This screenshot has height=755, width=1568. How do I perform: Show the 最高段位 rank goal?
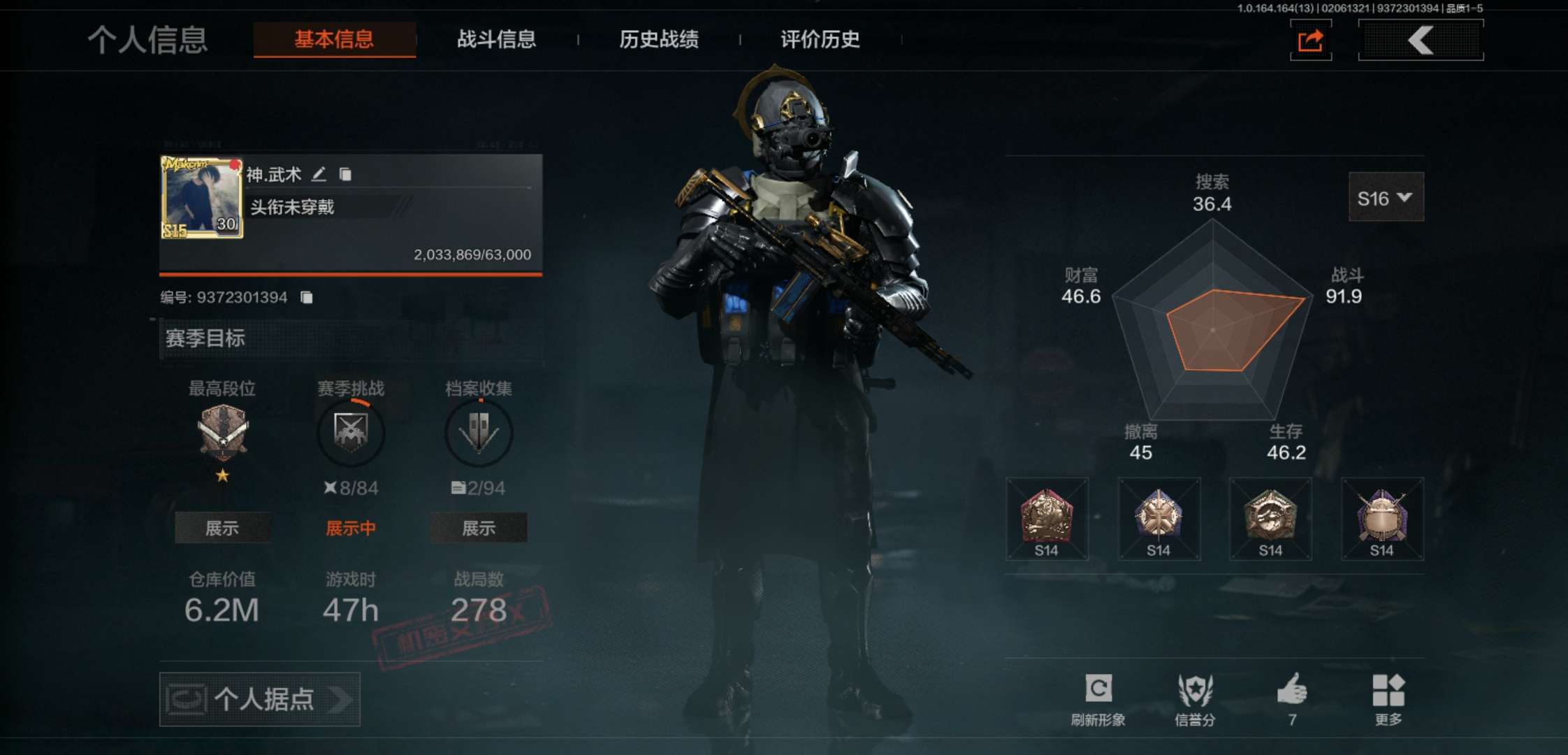click(x=222, y=528)
